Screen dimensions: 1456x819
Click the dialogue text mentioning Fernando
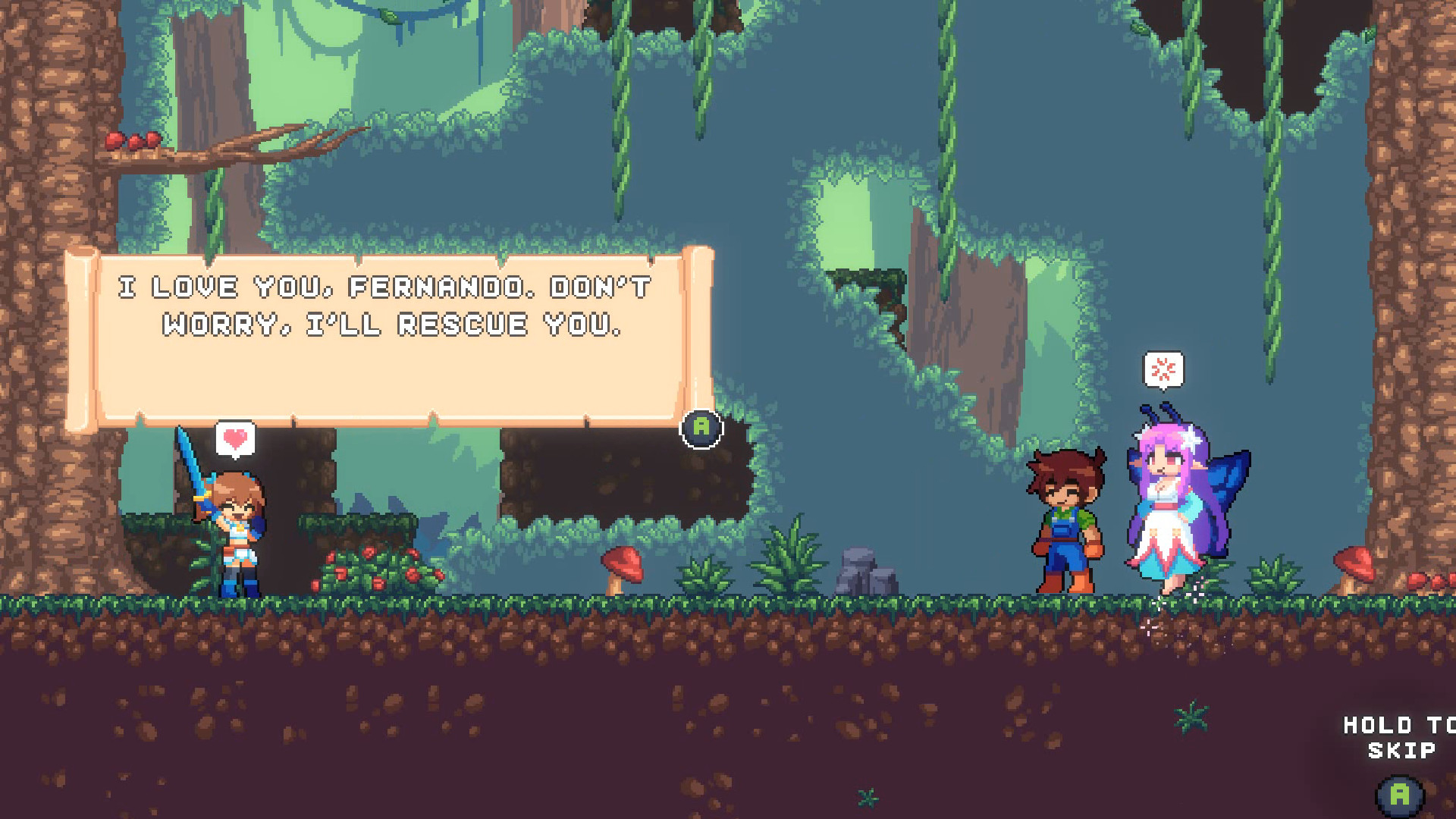[383, 303]
